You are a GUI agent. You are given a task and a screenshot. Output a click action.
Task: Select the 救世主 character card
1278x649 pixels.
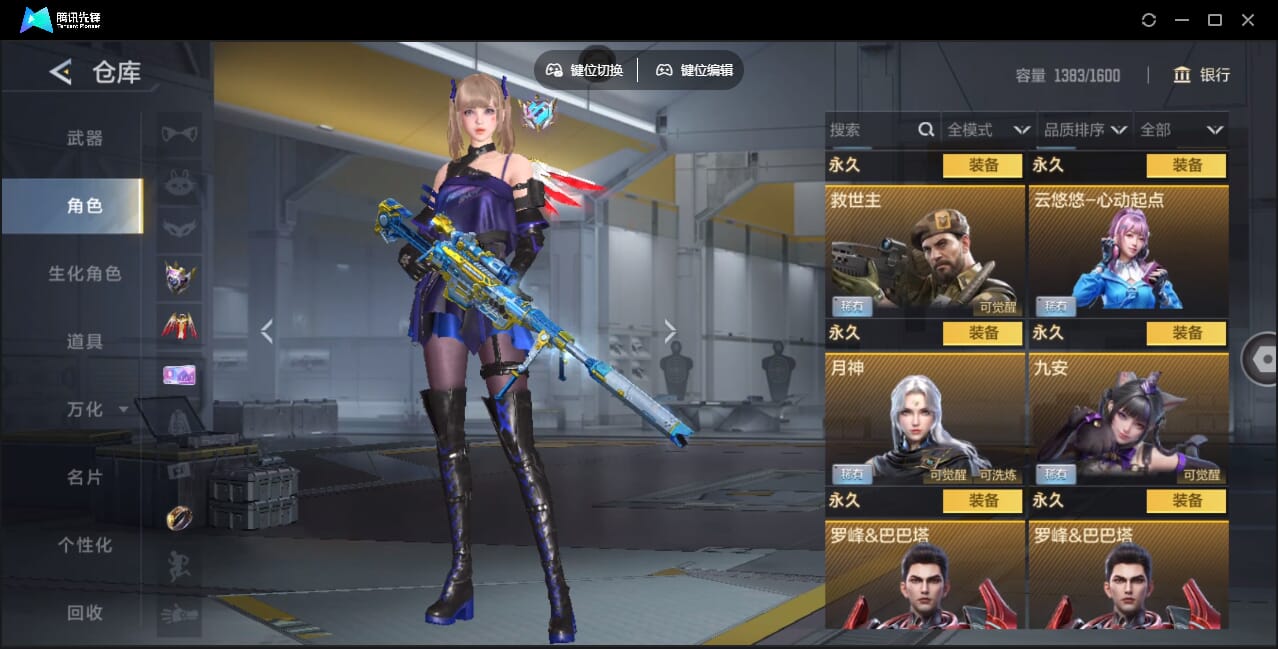925,251
